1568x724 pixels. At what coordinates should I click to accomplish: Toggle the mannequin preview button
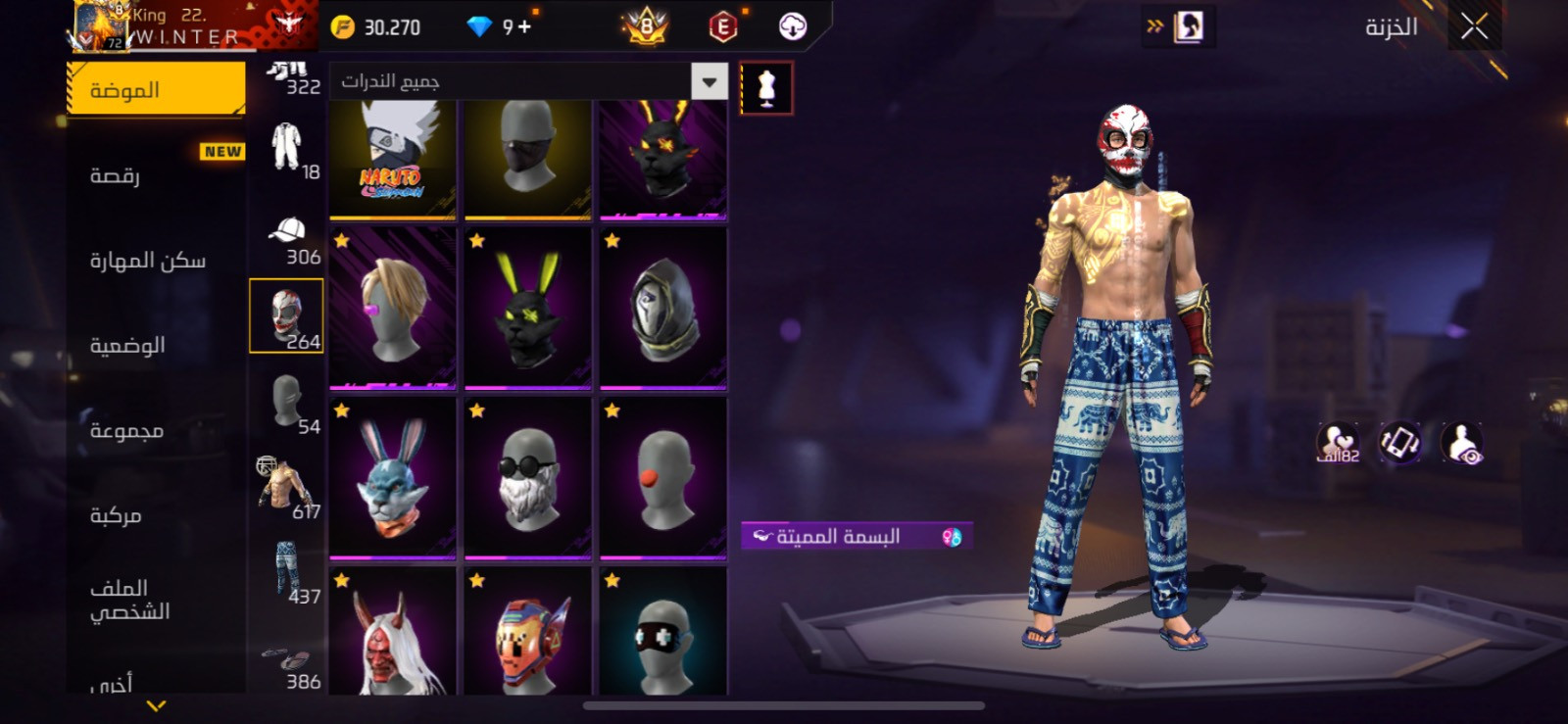tap(766, 88)
